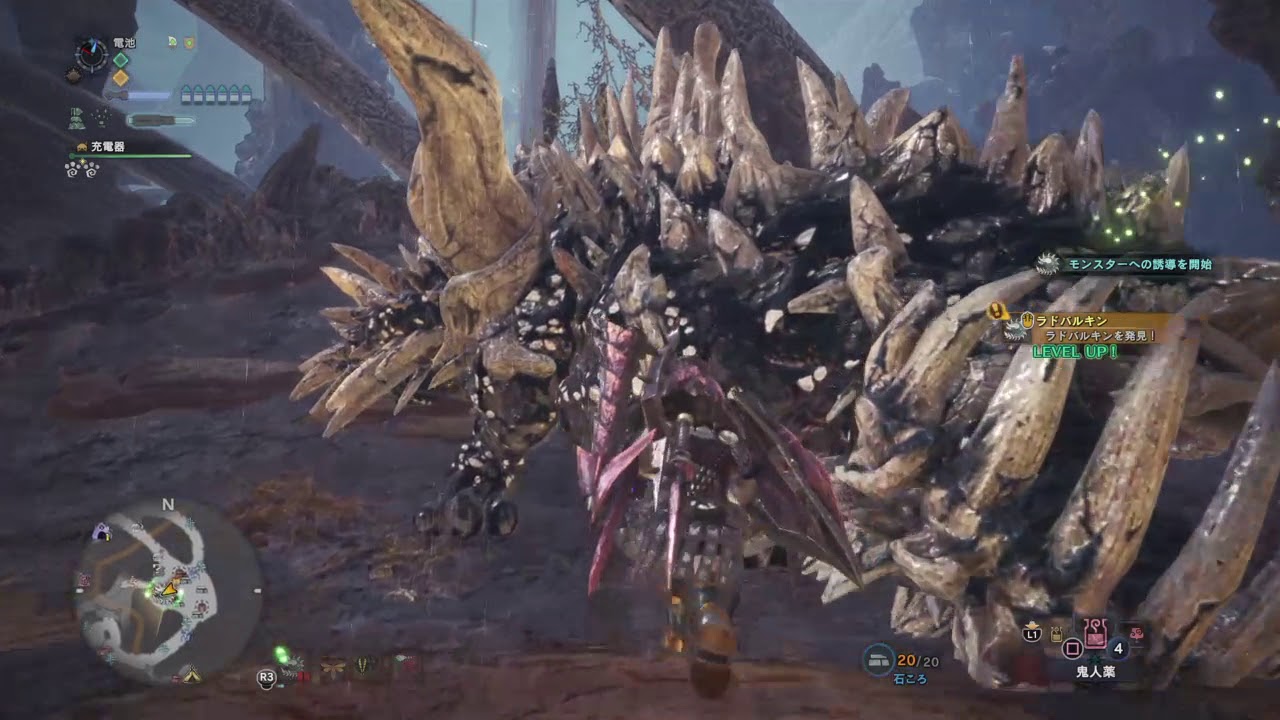Click the quest timer clock icon
The image size is (1280, 720).
(x=92, y=54)
